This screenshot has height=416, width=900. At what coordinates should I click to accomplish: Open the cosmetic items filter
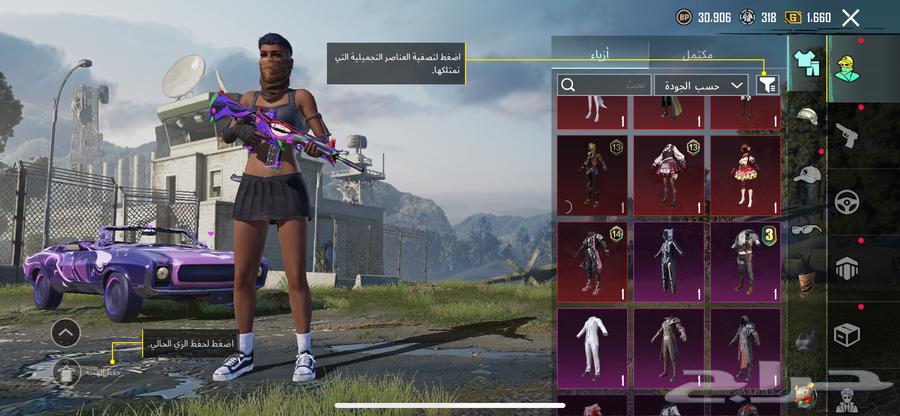pos(768,85)
